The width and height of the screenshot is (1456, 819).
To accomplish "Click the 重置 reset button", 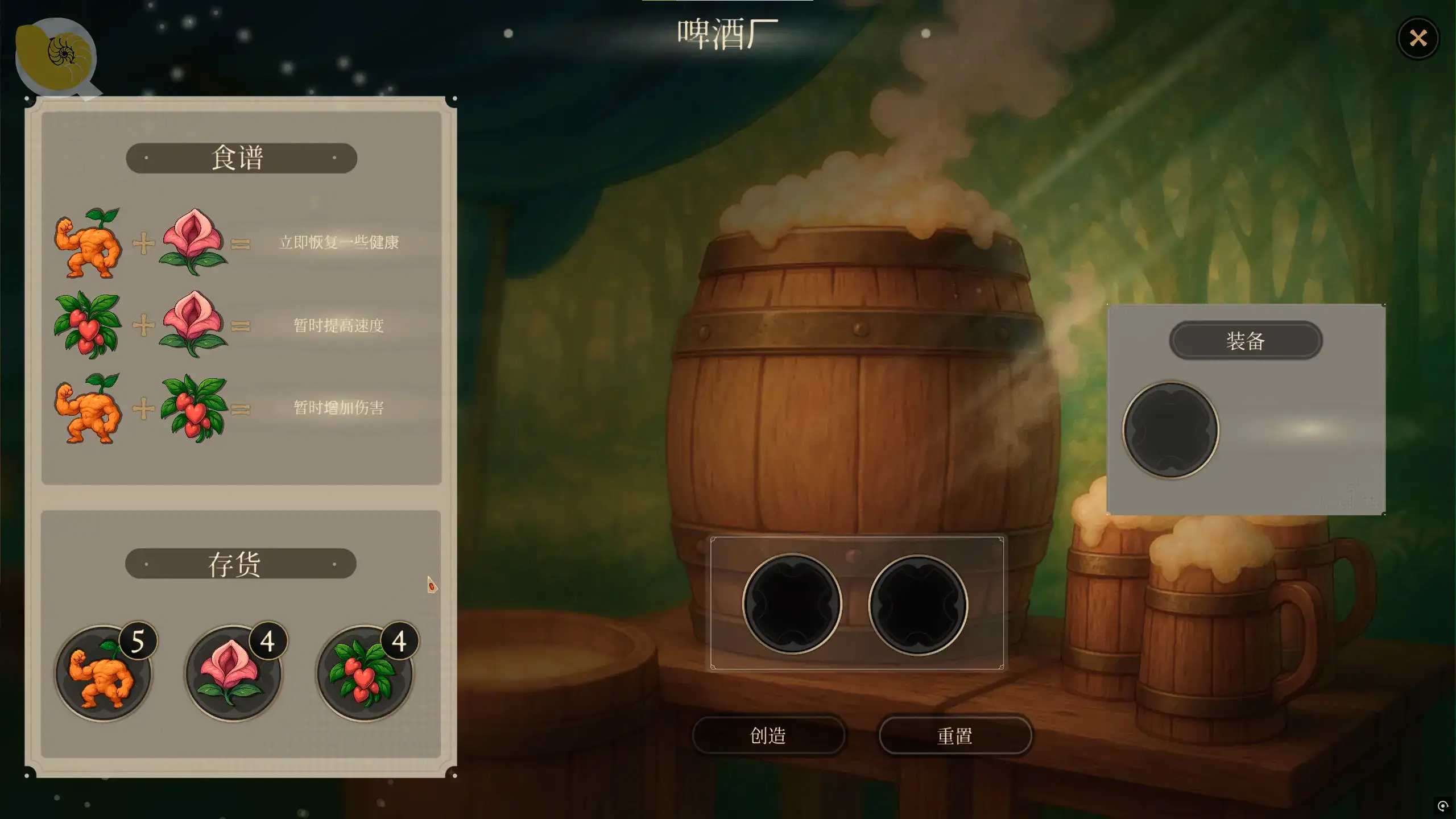I will [x=955, y=735].
